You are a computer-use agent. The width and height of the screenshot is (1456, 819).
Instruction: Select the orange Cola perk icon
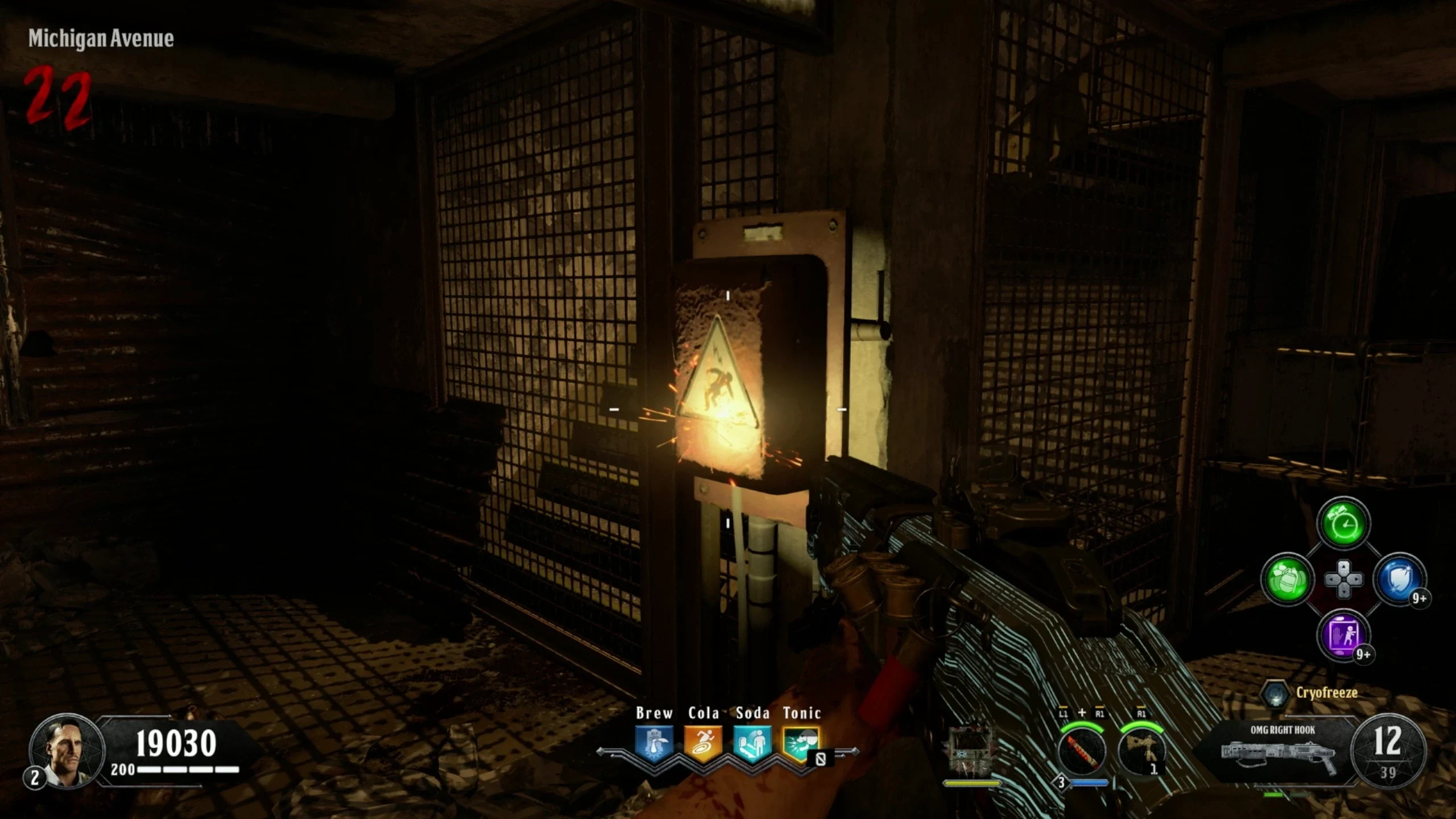click(x=703, y=743)
